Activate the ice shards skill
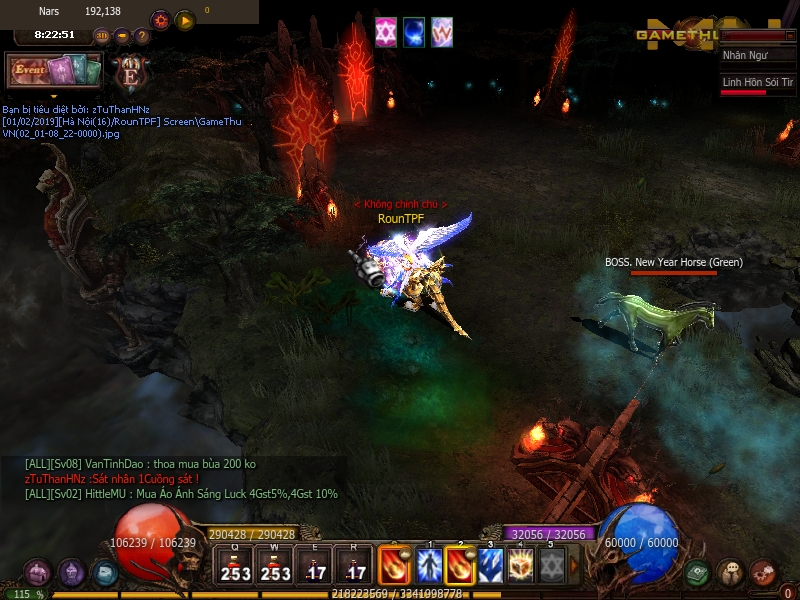Screen dimensions: 800x600 (x=490, y=565)
